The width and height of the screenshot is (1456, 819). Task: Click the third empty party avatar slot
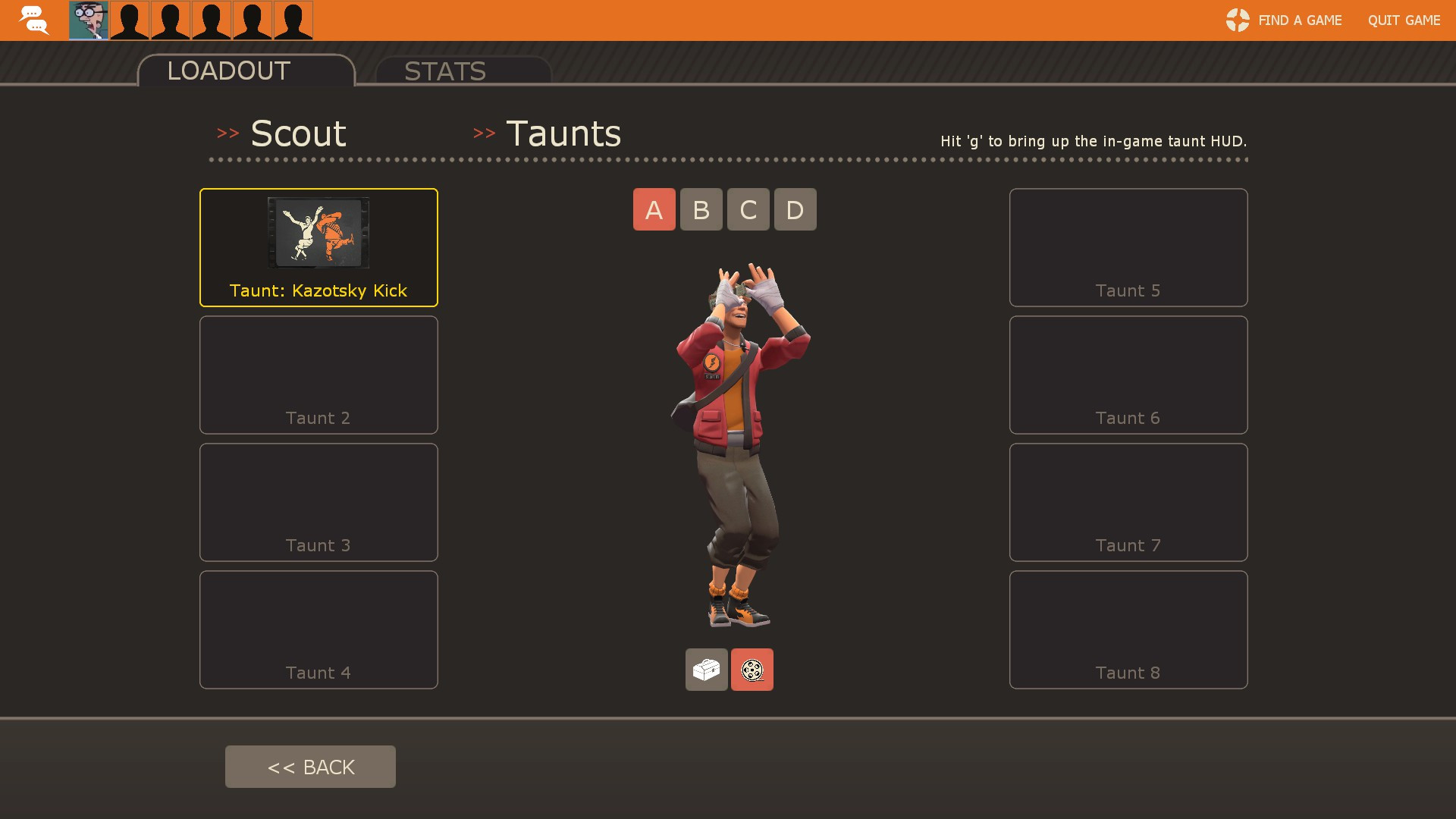click(x=211, y=20)
